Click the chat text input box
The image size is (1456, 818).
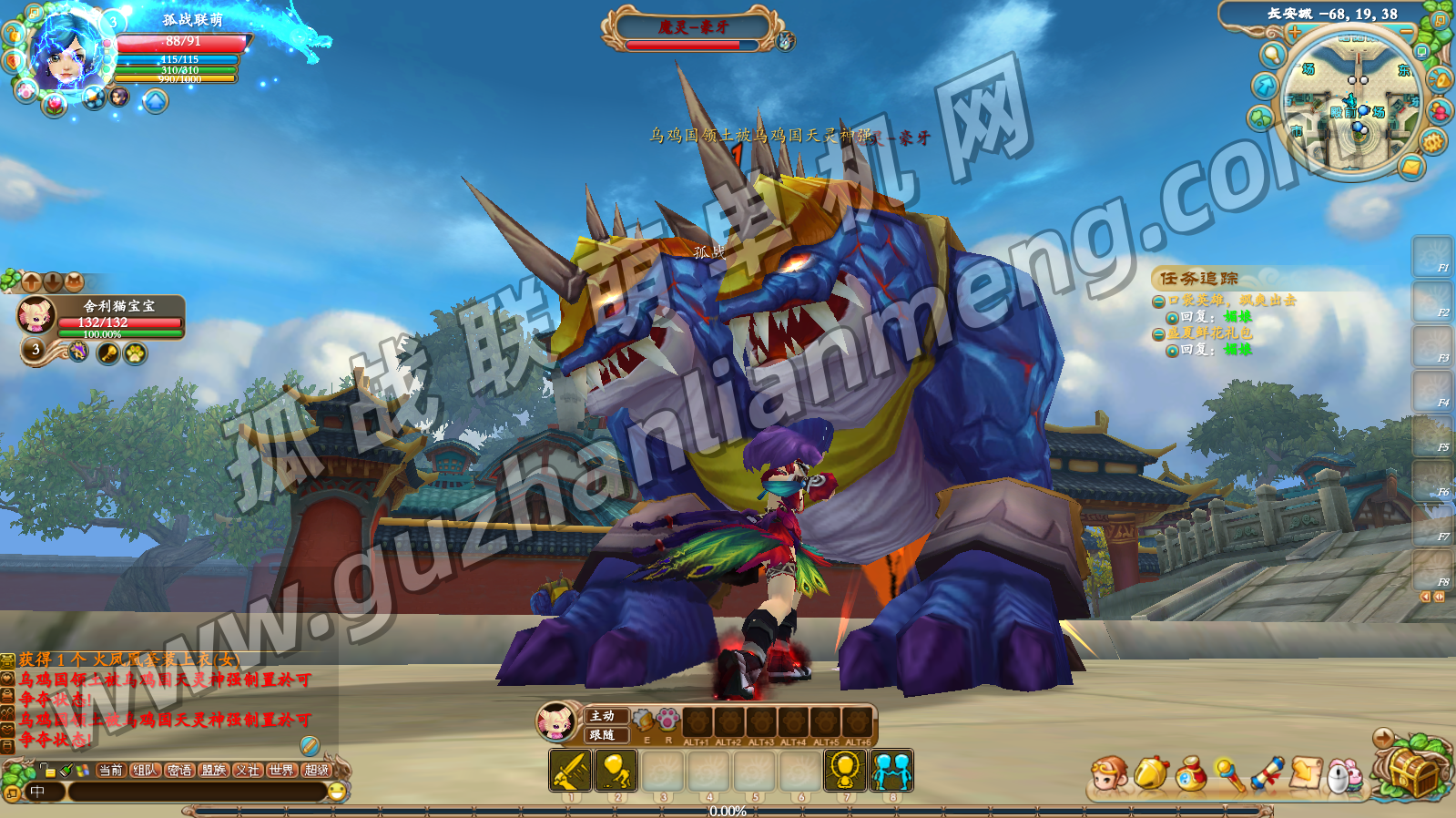pos(196,792)
